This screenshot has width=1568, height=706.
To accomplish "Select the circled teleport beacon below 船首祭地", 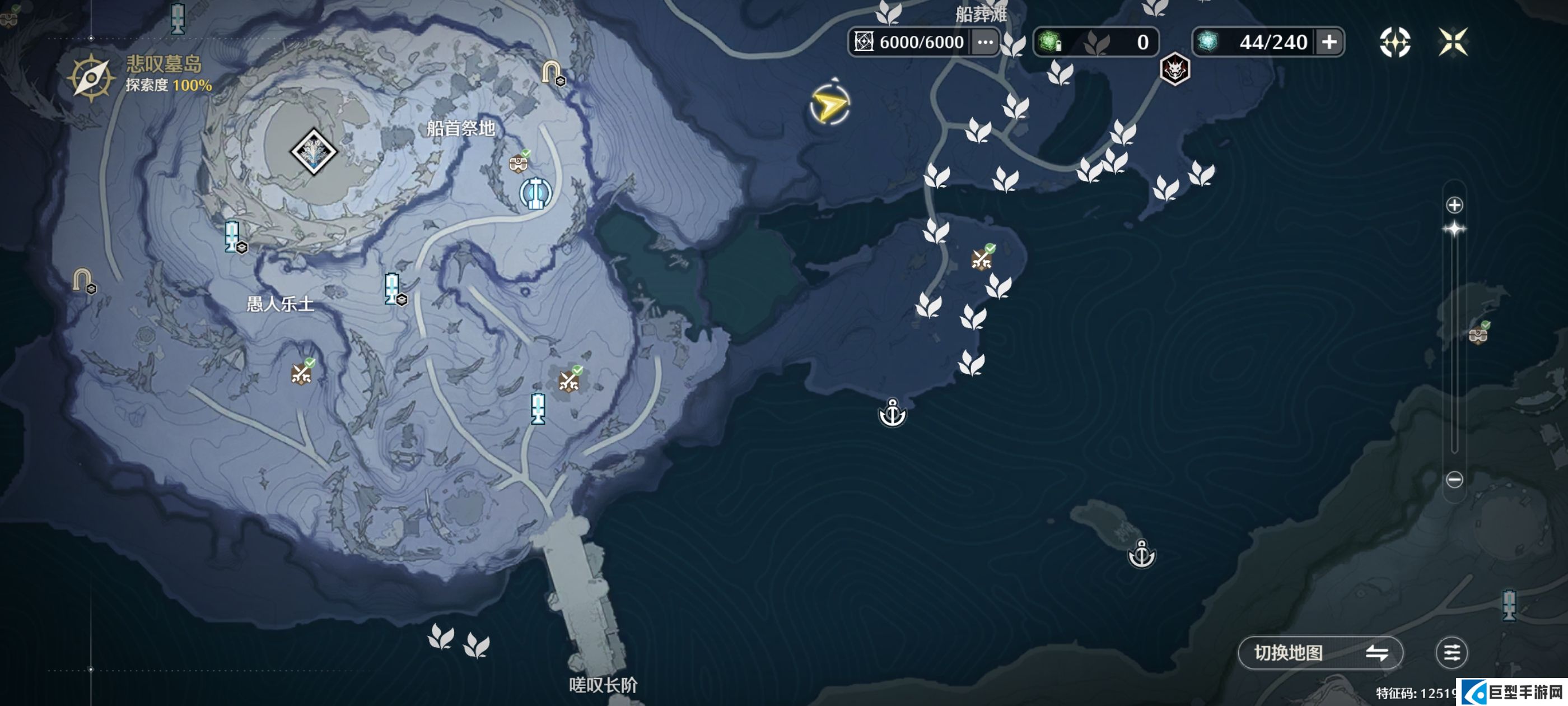I will 535,193.
